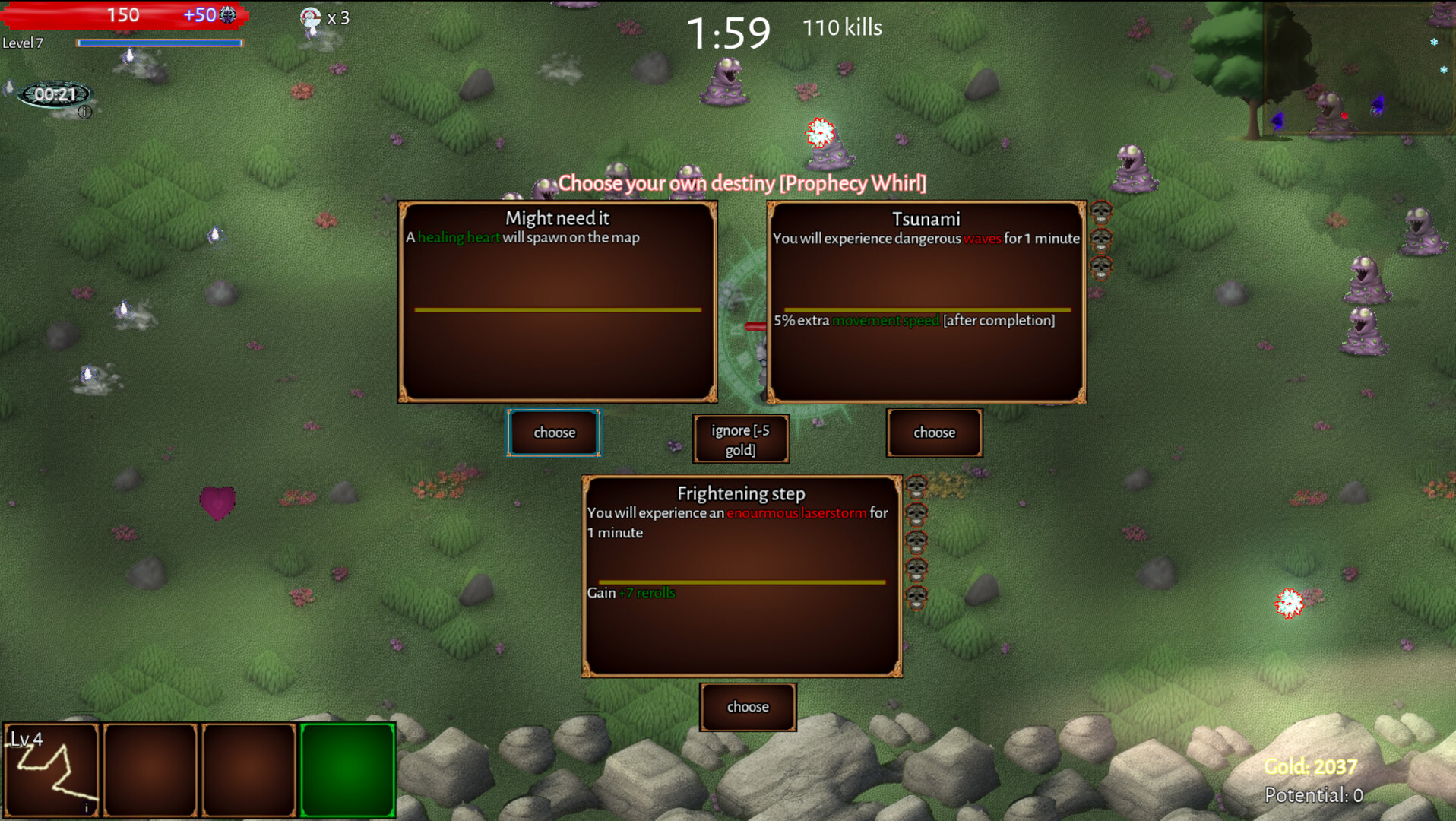Image resolution: width=1456 pixels, height=821 pixels.
Task: Toggle the glowing green ability slot
Action: pos(347,769)
